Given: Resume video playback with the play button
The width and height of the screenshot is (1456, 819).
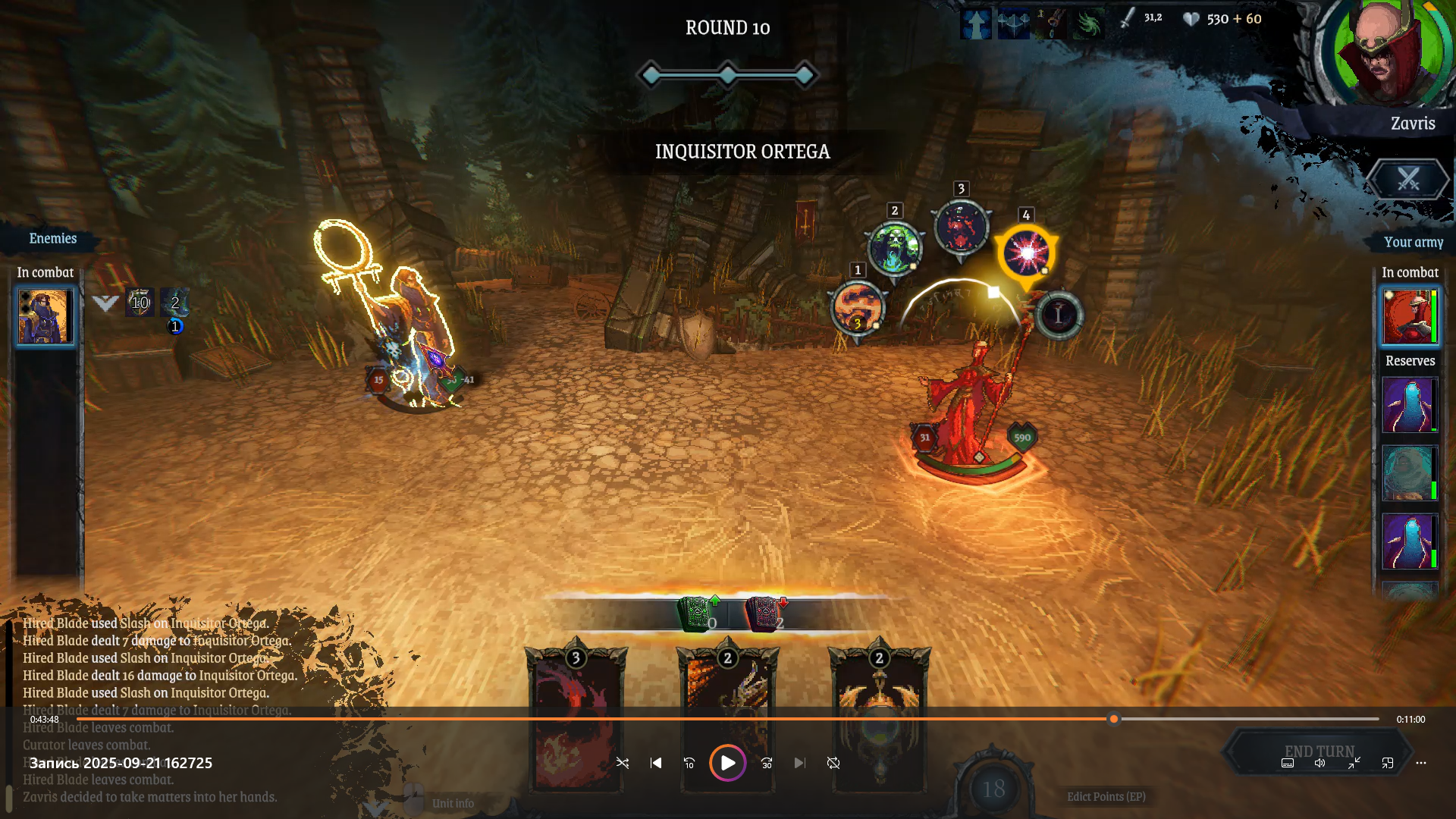Looking at the screenshot, I should [727, 763].
